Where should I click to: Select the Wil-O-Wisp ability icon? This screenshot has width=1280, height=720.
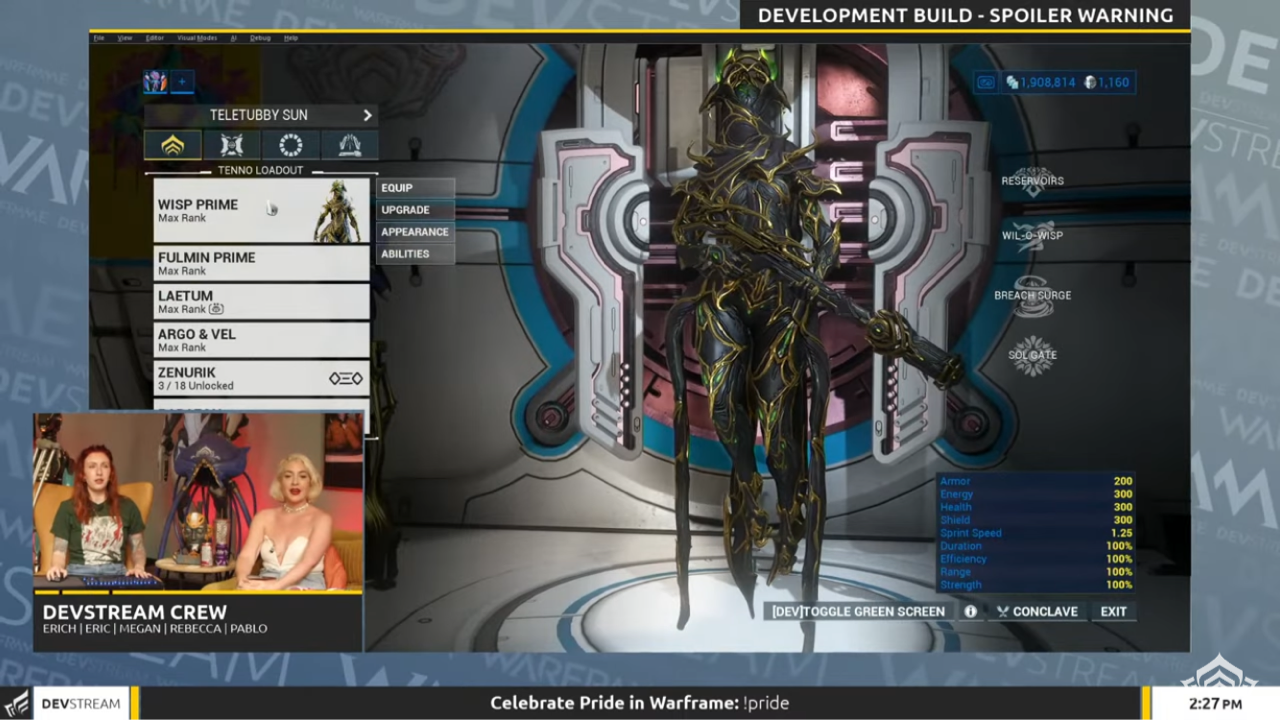pyautogui.click(x=1032, y=236)
